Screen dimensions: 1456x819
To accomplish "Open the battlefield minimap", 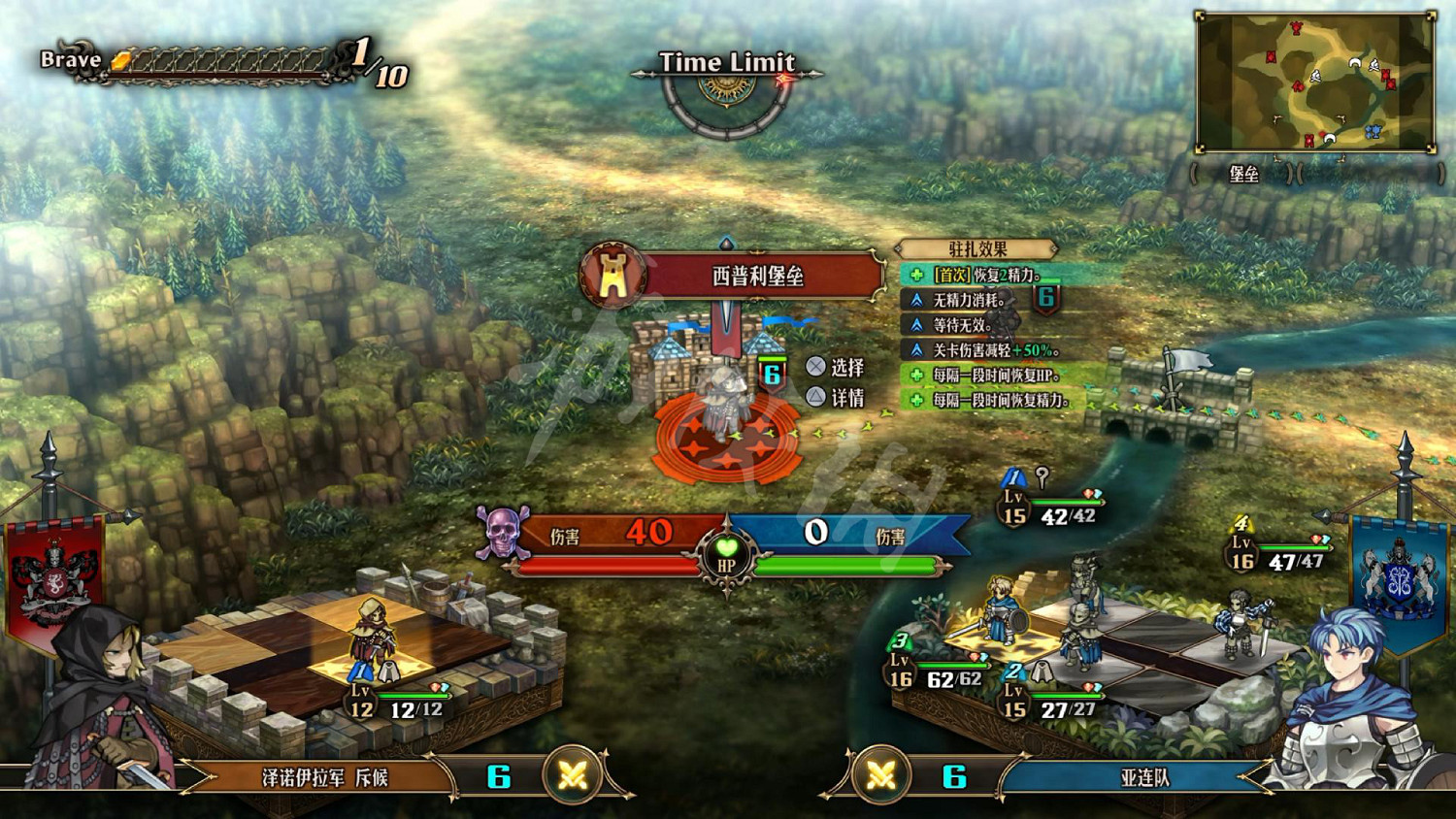I will click(x=1315, y=82).
